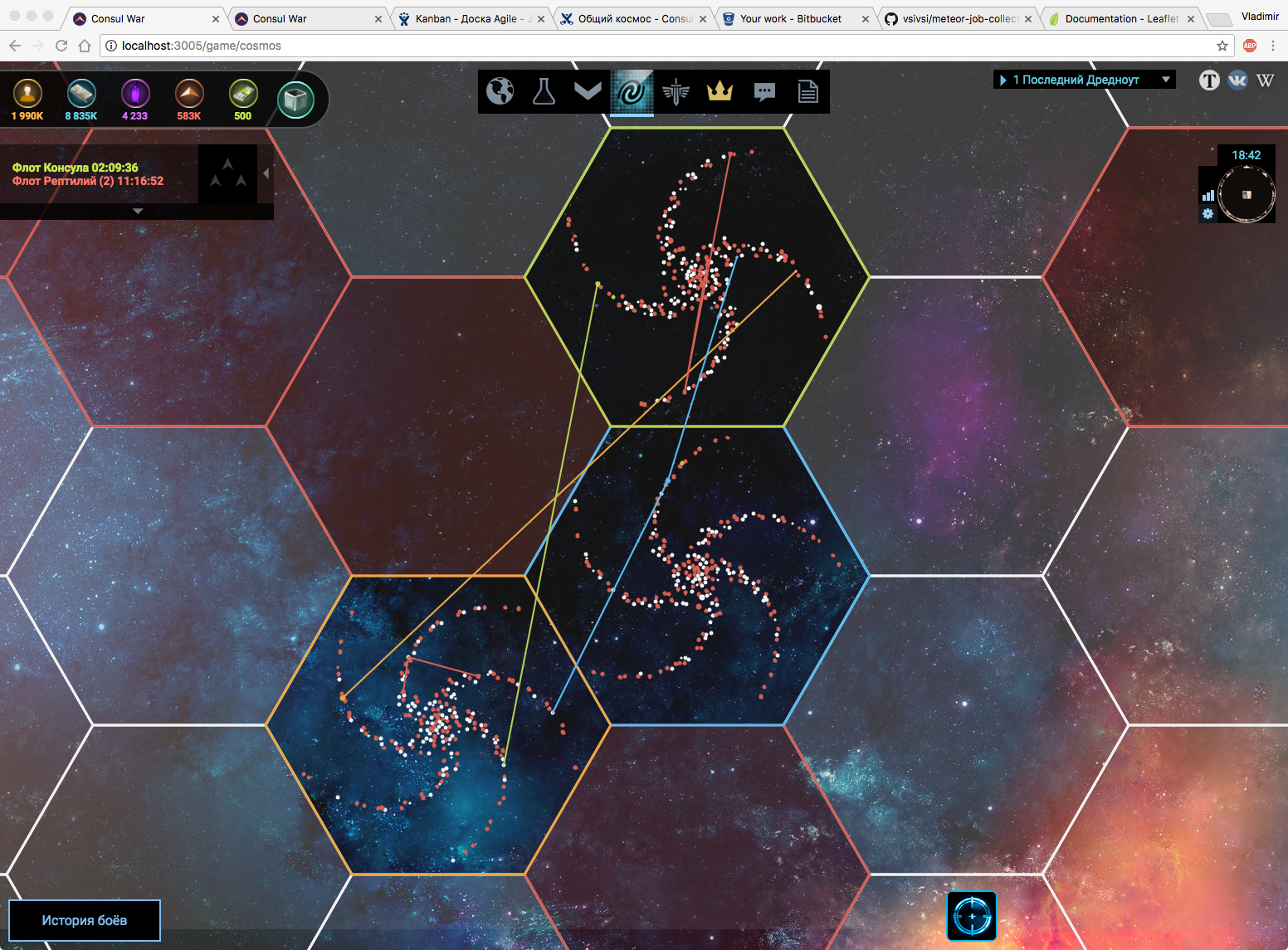Click the blue crosshair target button
Screen dimensions: 1288x950
(x=972, y=916)
